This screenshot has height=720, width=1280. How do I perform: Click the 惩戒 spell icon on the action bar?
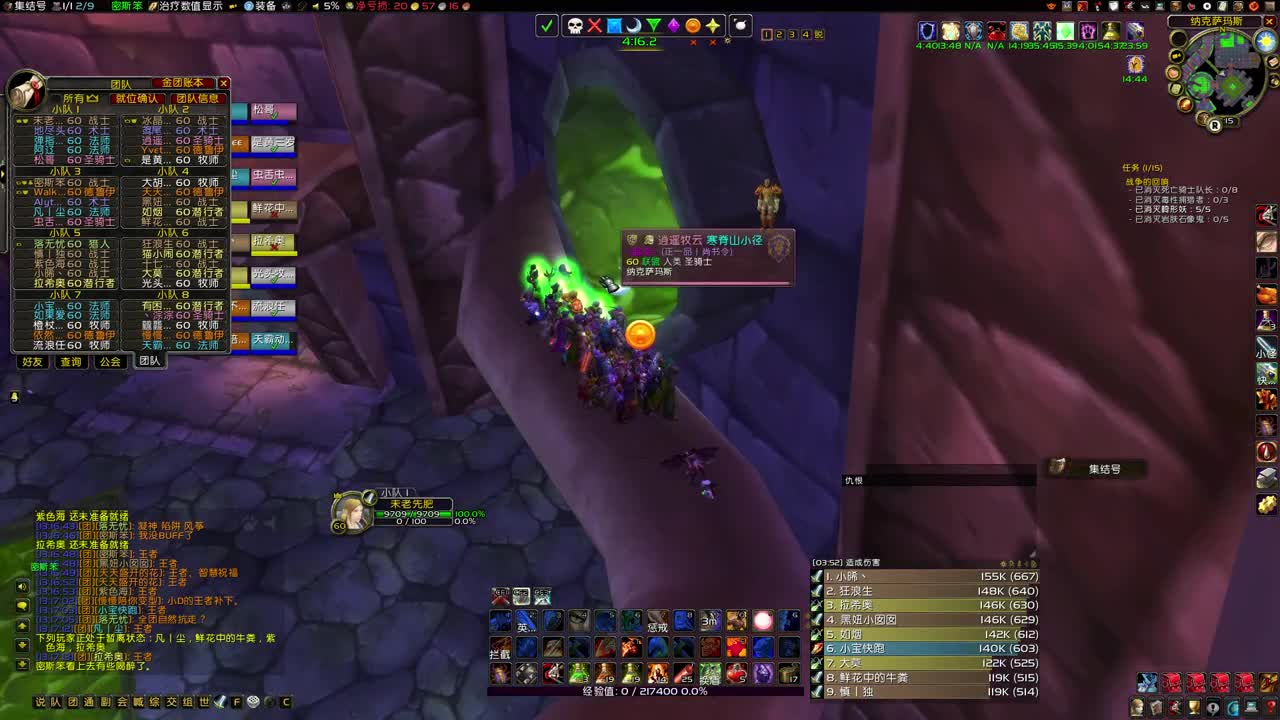point(658,622)
